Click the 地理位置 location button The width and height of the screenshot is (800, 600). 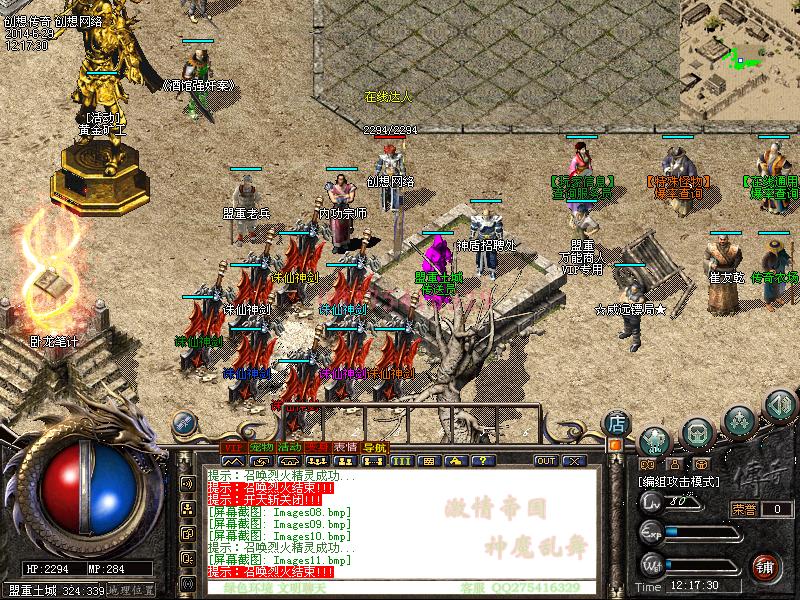[x=133, y=591]
